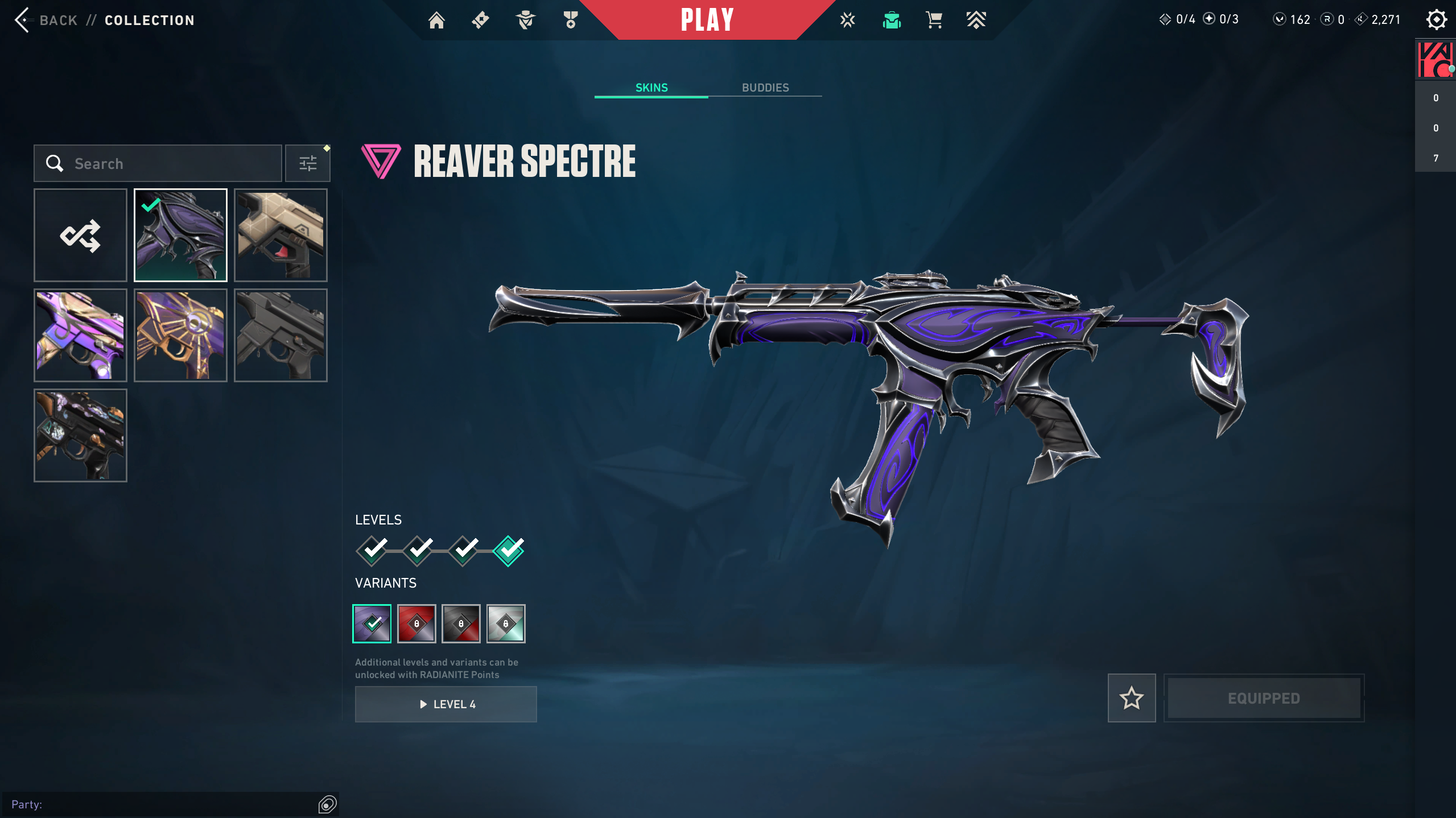Open the player card avatar
Screen dimensions: 1456x818
coord(1435,60)
